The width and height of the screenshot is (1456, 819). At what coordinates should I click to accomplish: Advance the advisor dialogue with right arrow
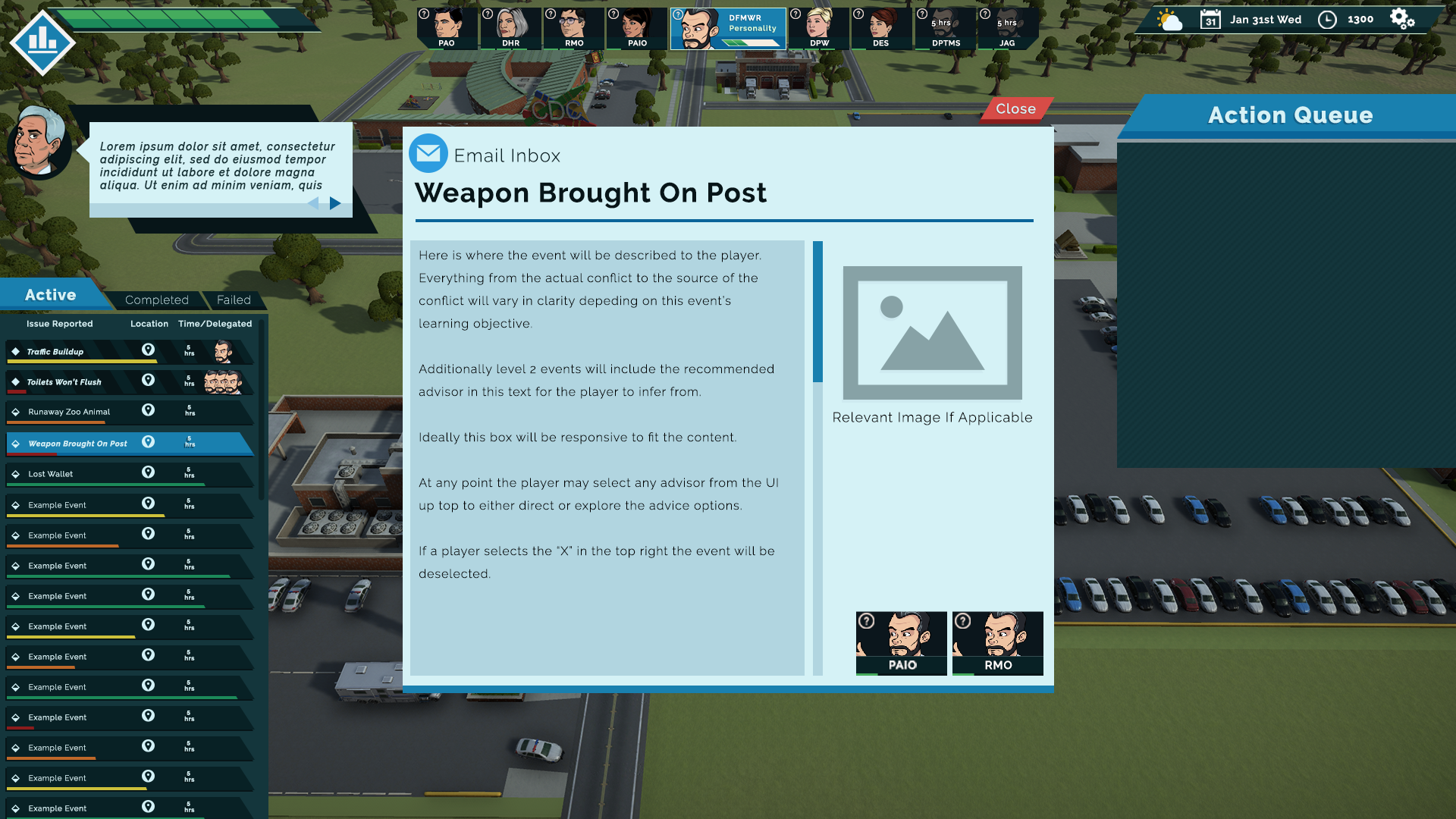pos(335,203)
